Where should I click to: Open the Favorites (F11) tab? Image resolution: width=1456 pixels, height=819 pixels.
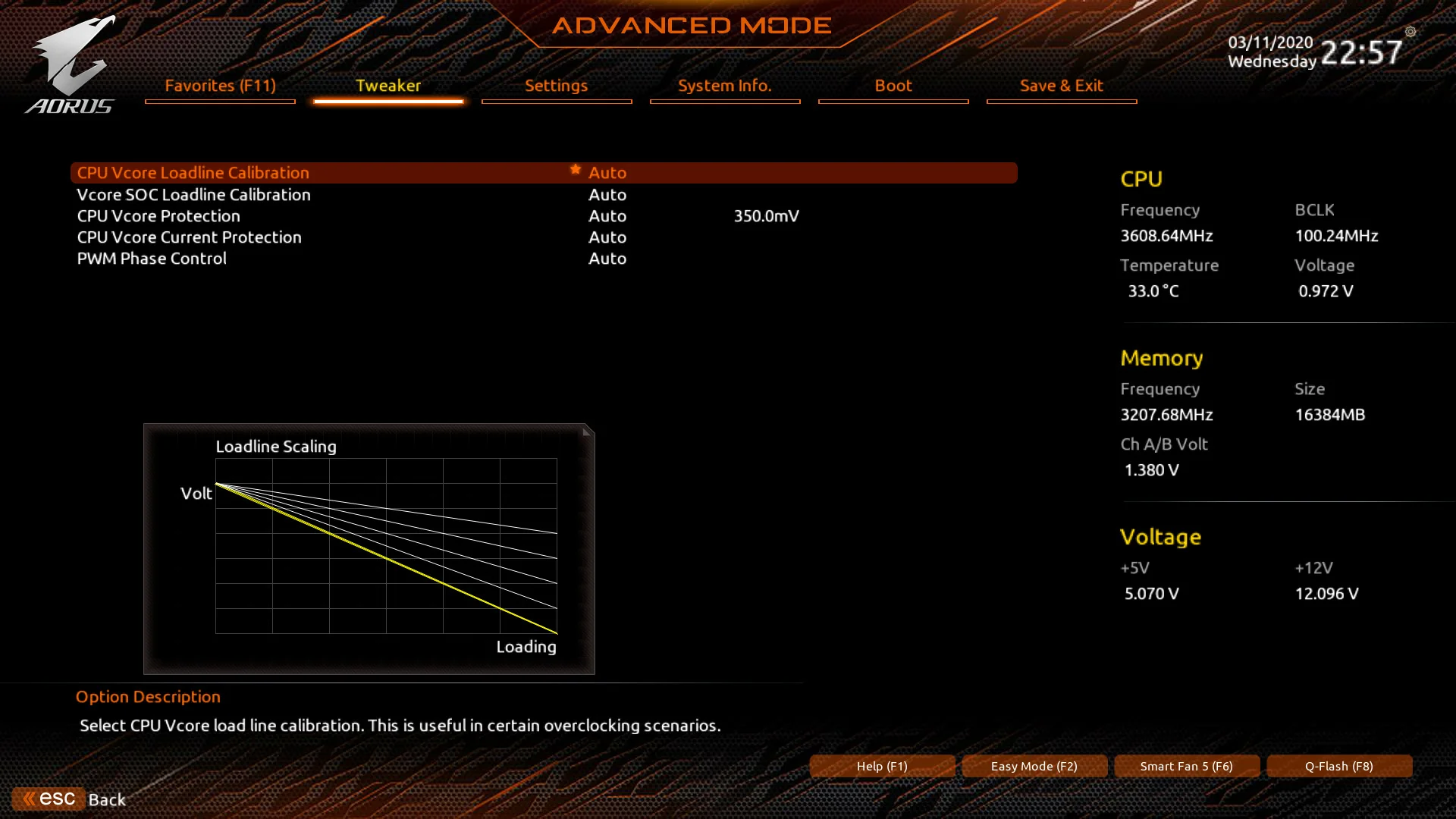[x=220, y=86]
